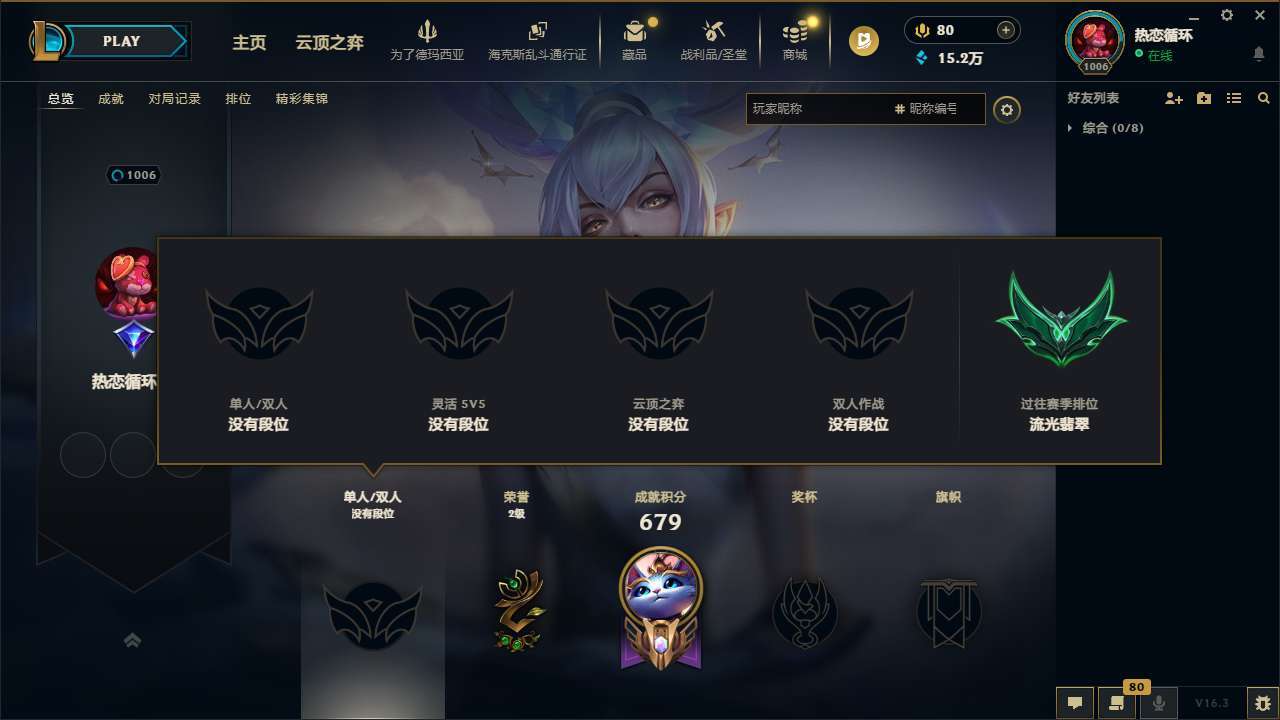The height and width of the screenshot is (720, 1280).
Task: Click the add friend icon
Action: pos(1172,98)
